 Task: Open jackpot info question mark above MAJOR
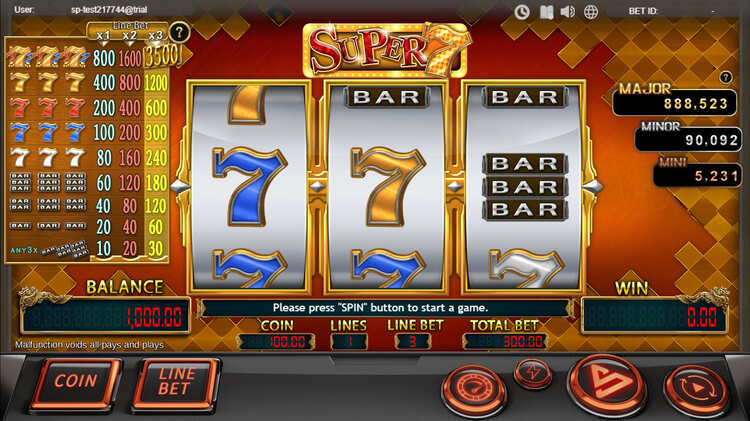pyautogui.click(x=725, y=78)
